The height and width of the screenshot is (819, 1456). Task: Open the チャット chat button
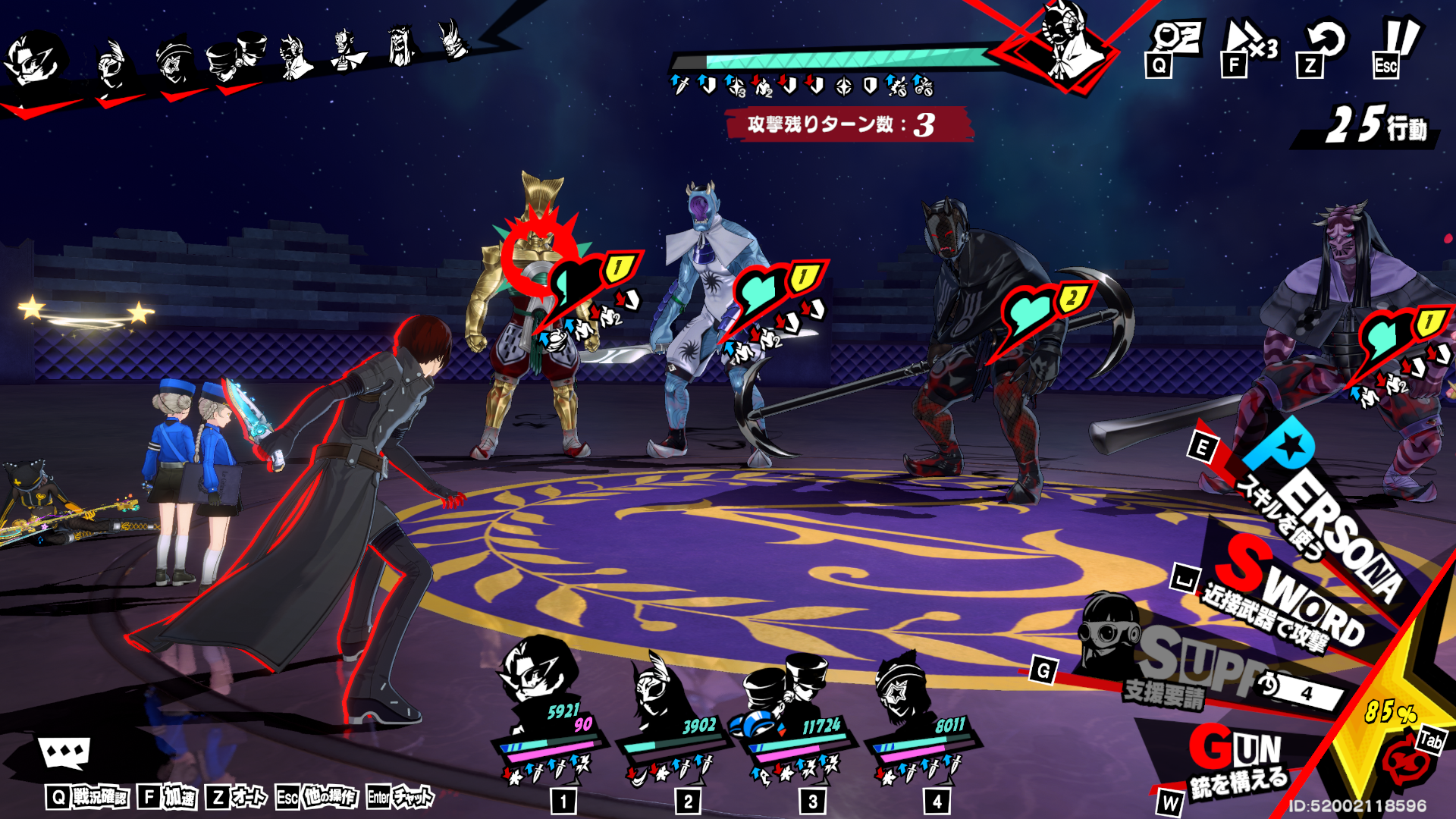(x=400, y=797)
